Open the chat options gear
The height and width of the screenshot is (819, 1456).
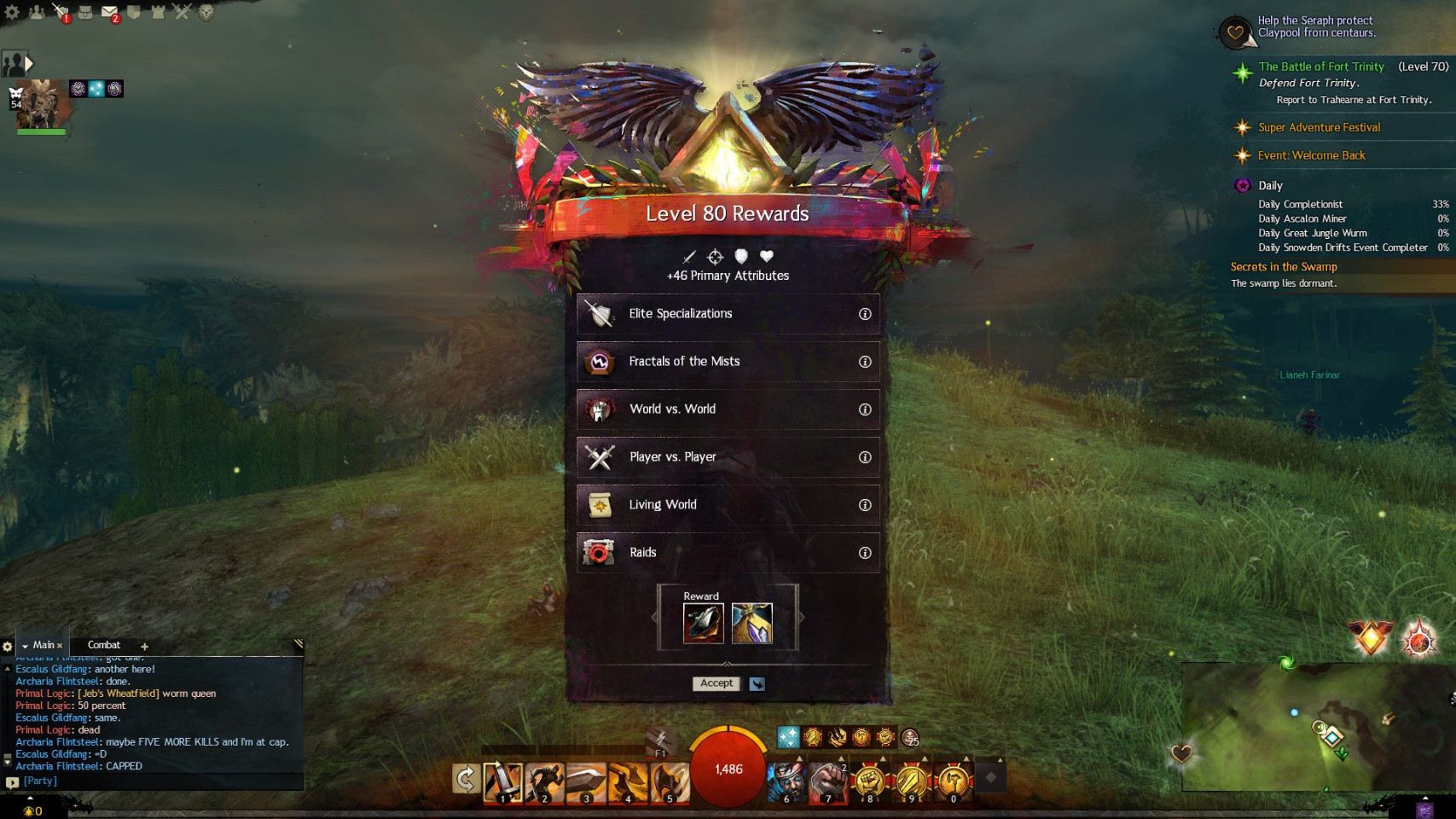[8, 647]
